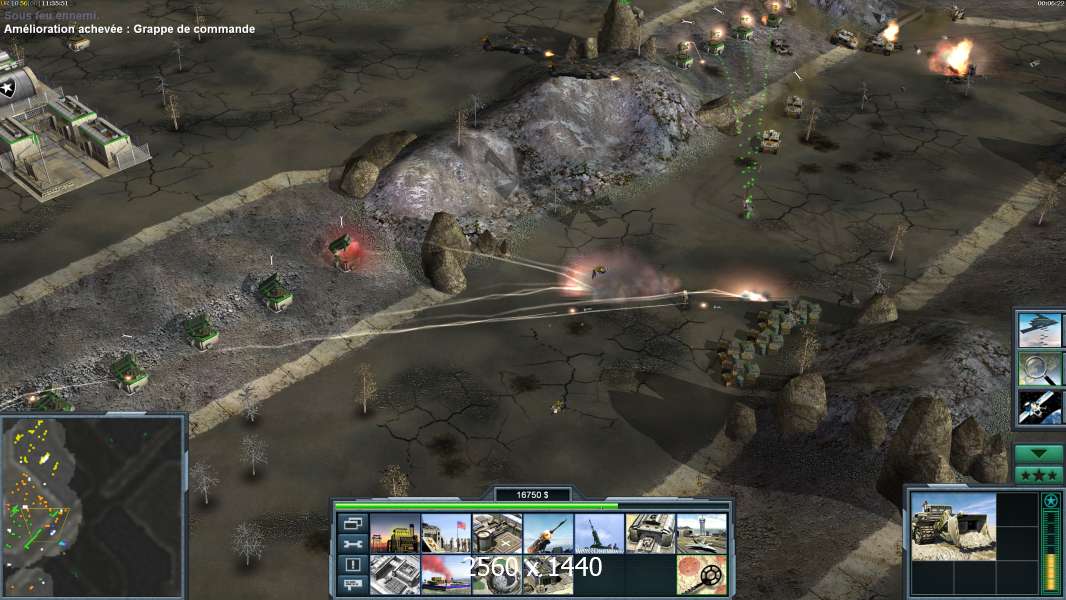Build the War Factory tank icon
The width and height of the screenshot is (1066, 600).
click(650, 534)
